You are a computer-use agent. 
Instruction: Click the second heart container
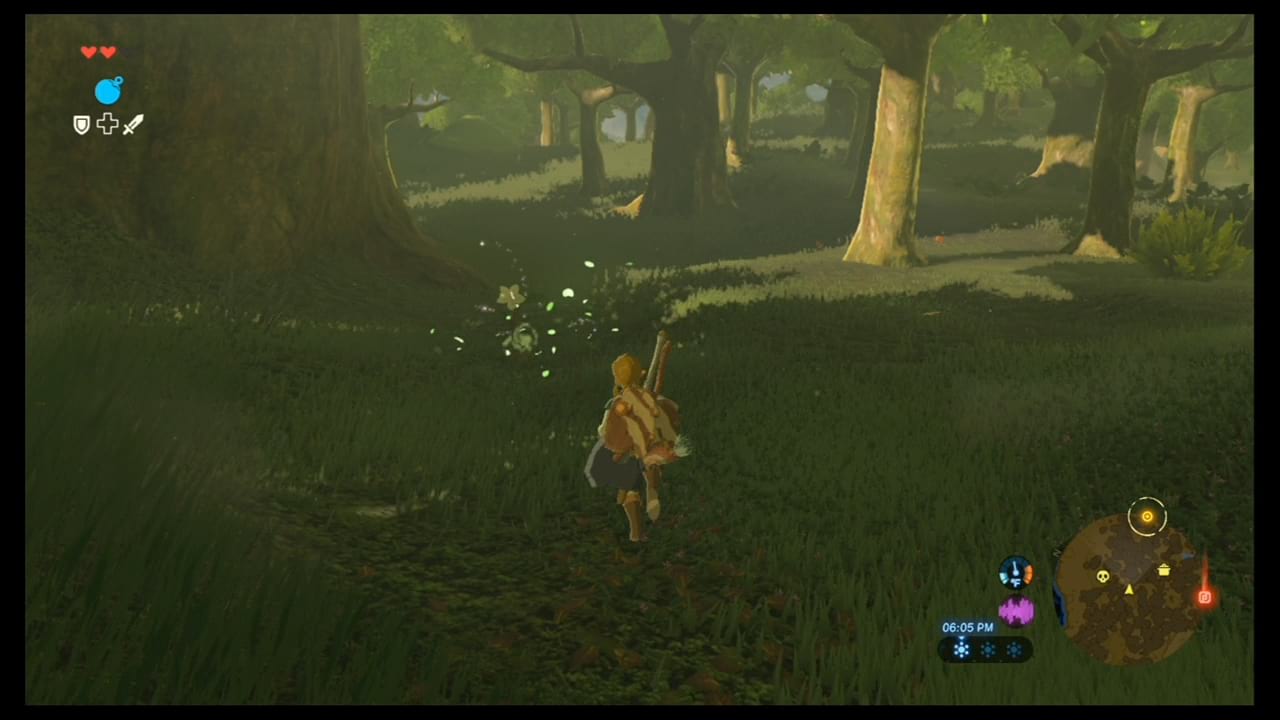(x=107, y=51)
